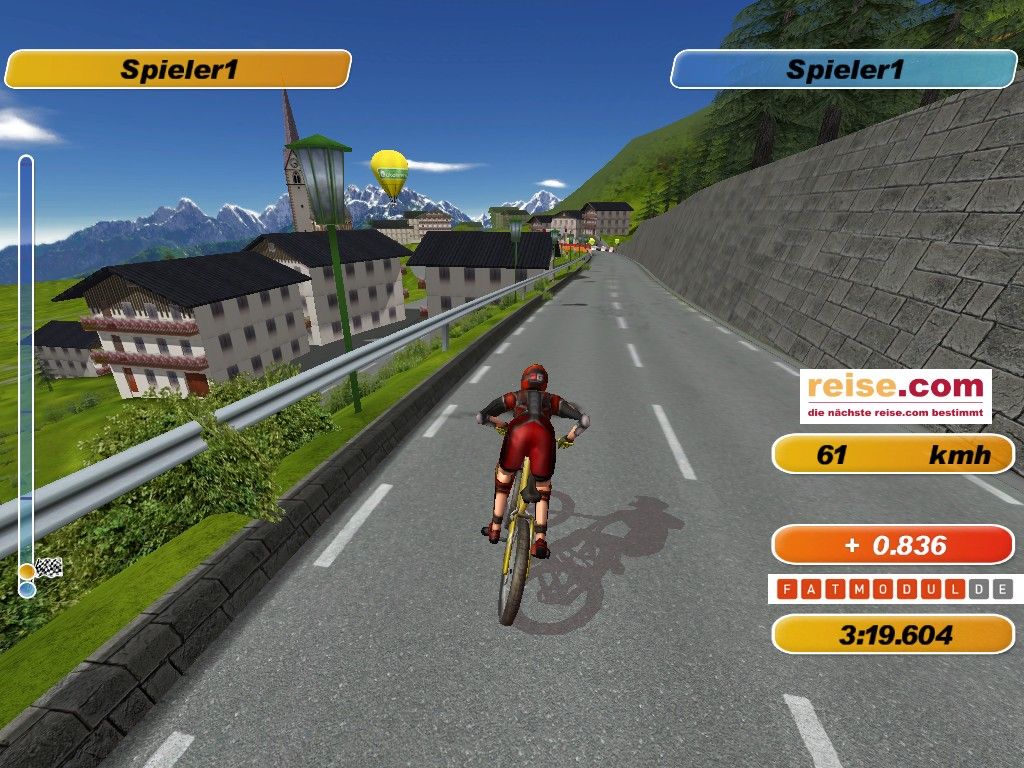Select the orange Spieler1 player banner
The image size is (1024, 768).
tap(178, 70)
